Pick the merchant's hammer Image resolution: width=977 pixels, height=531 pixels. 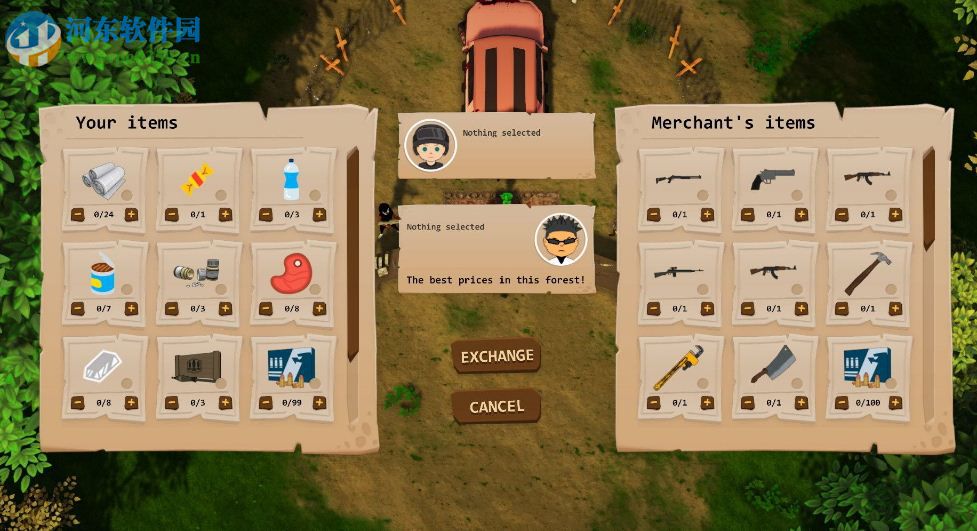click(866, 272)
